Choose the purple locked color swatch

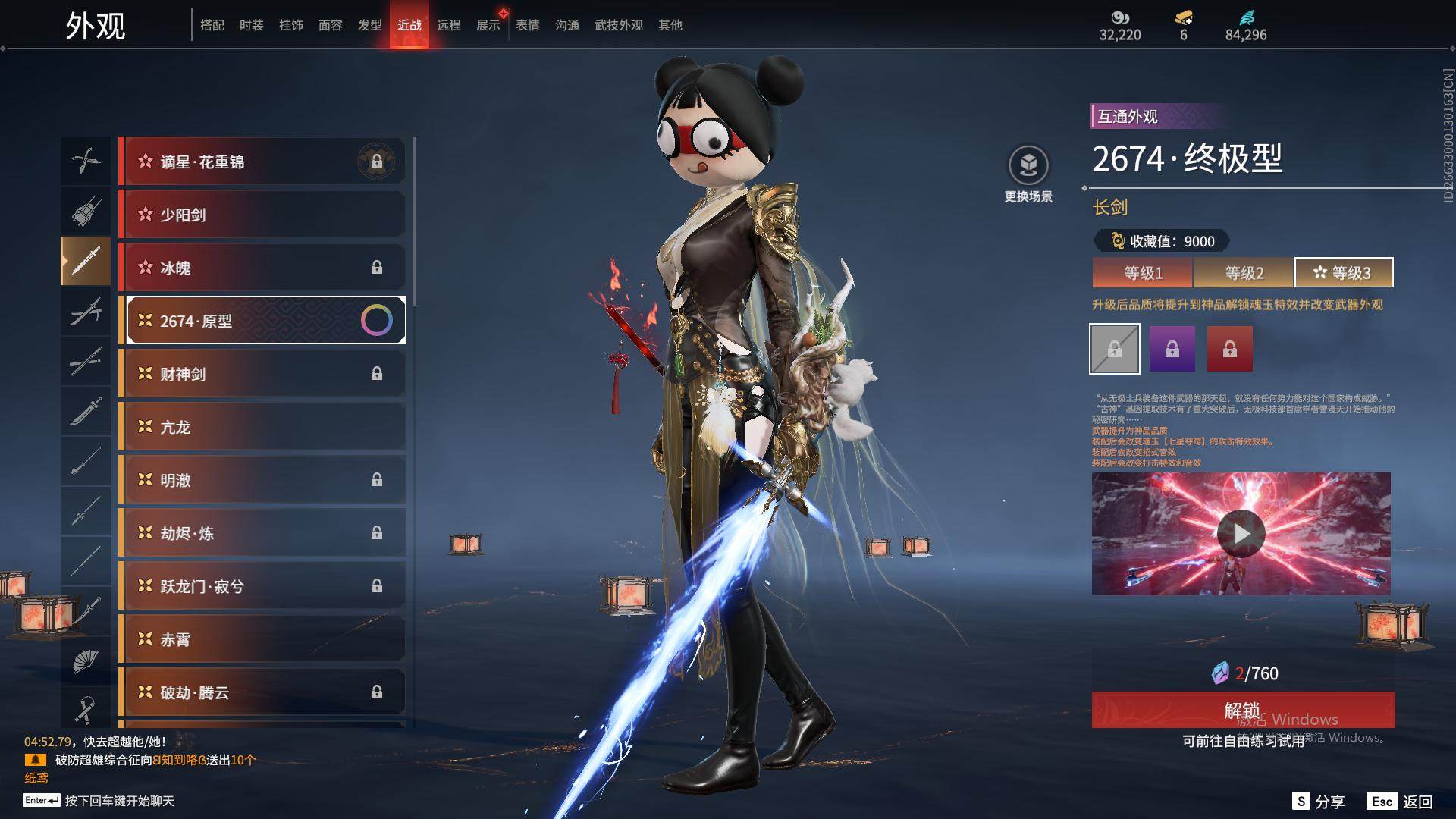click(x=1172, y=349)
